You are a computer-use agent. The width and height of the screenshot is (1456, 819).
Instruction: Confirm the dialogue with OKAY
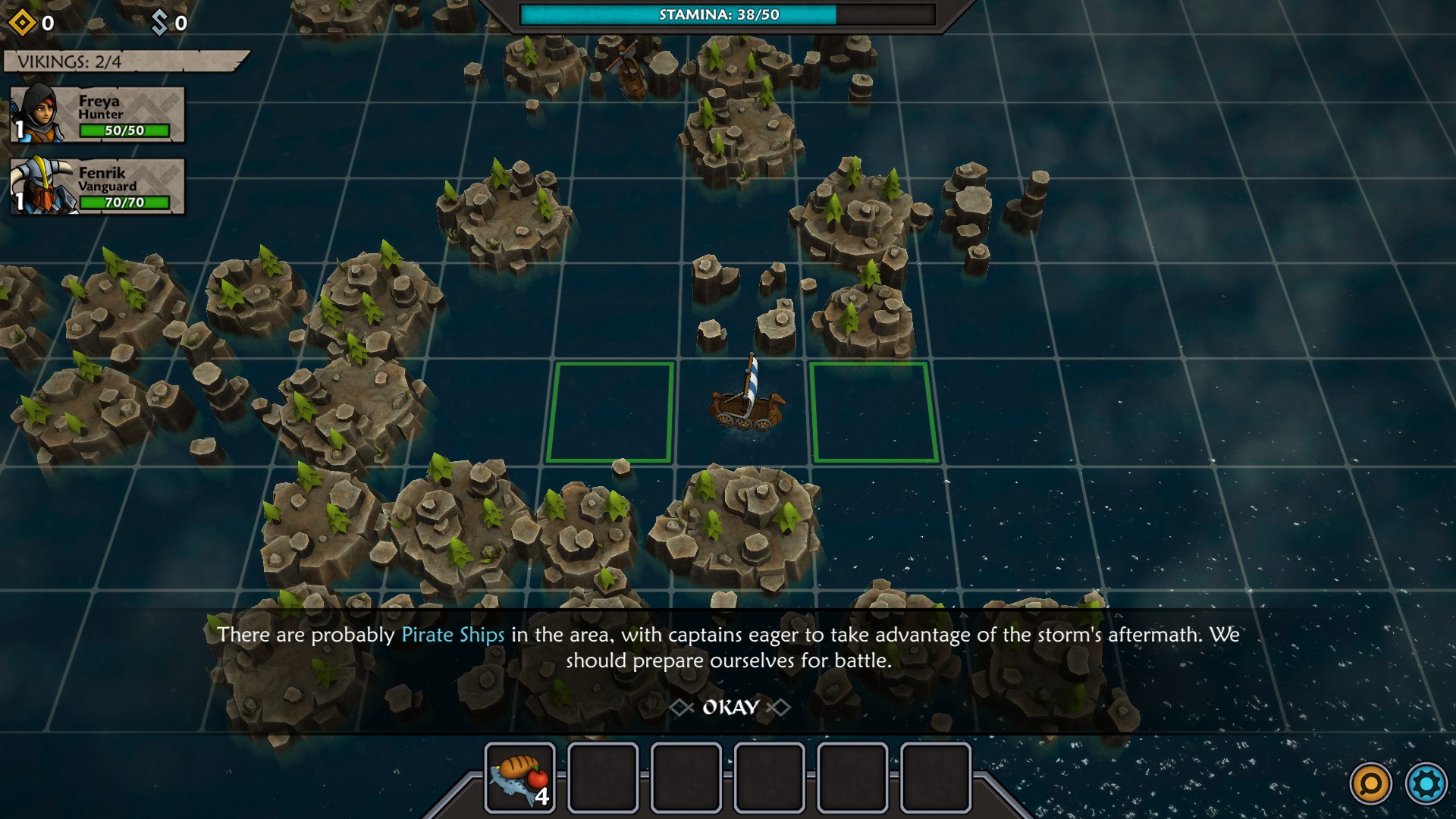click(x=730, y=708)
